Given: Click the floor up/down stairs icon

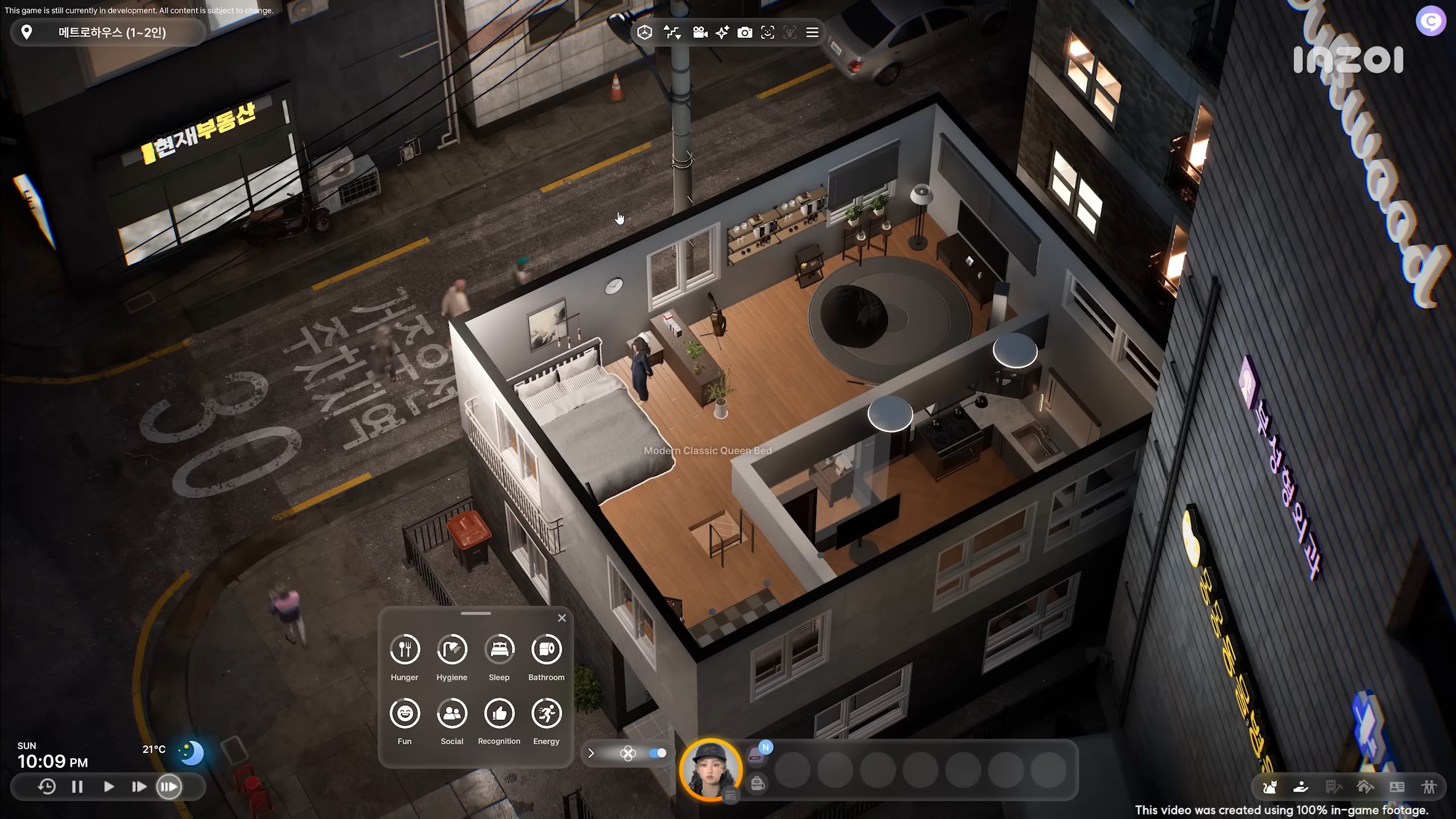Looking at the screenshot, I should tap(672, 32).
